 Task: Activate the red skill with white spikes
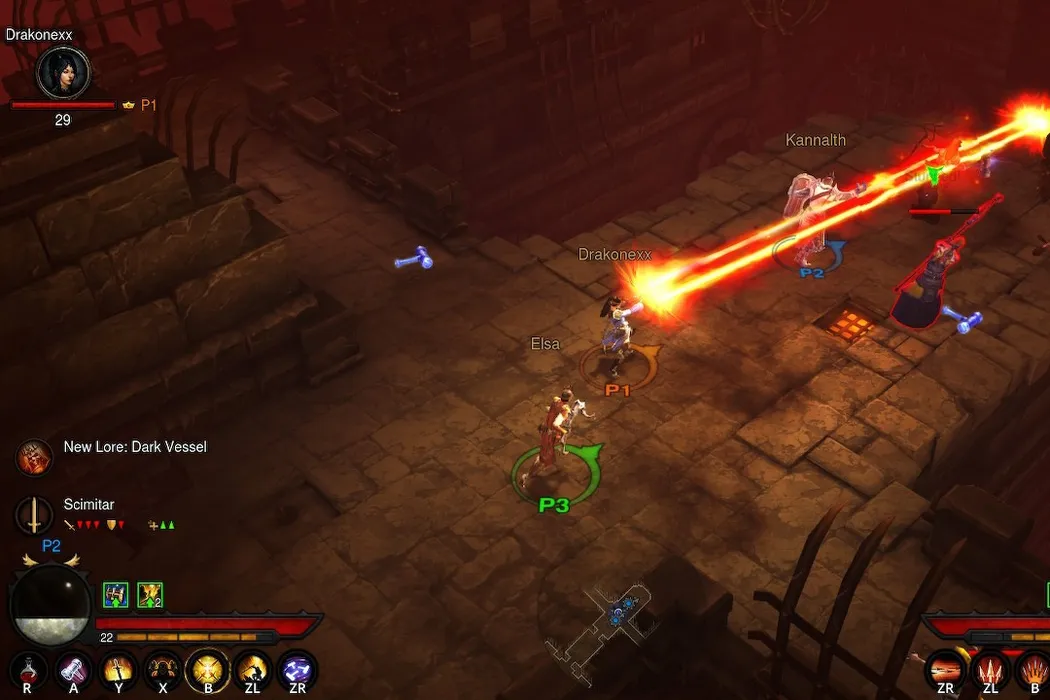click(x=990, y=669)
